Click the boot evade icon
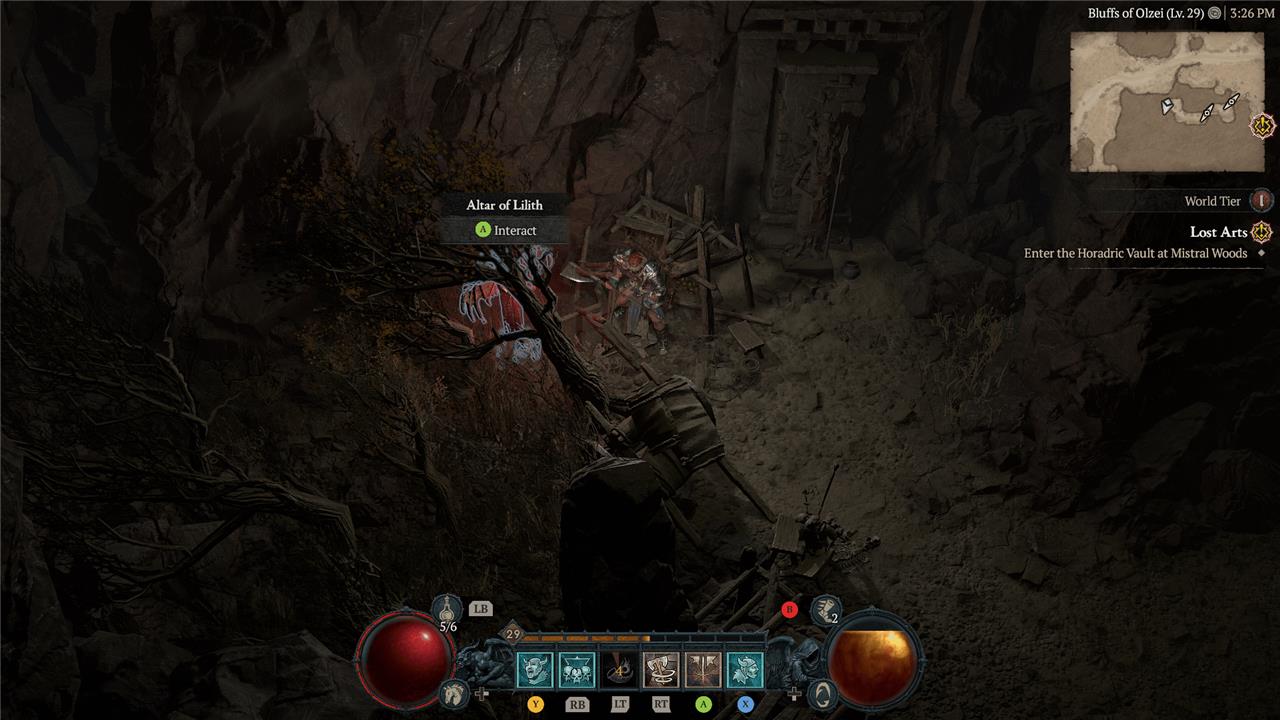 (825, 608)
